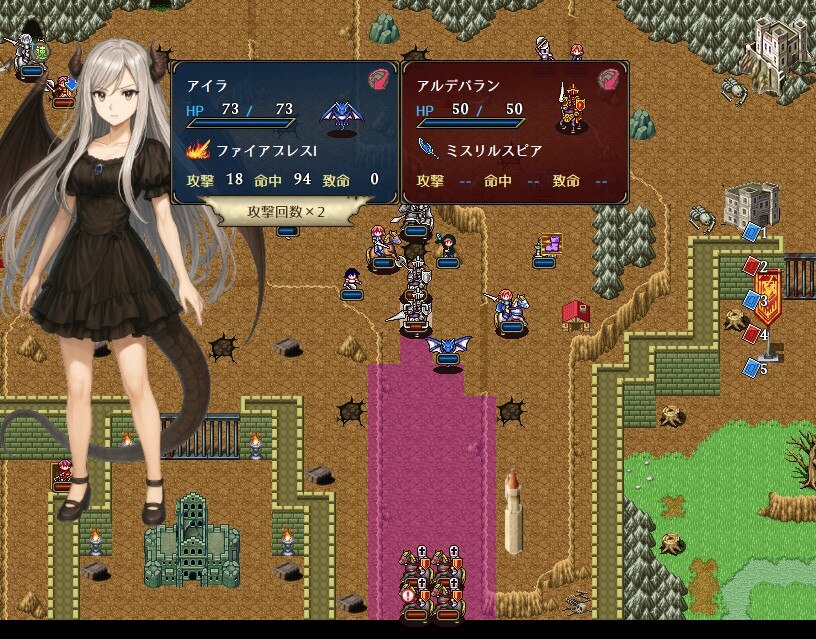Click the red attack order marker 2
Image resolution: width=816 pixels, height=639 pixels.
(751, 266)
